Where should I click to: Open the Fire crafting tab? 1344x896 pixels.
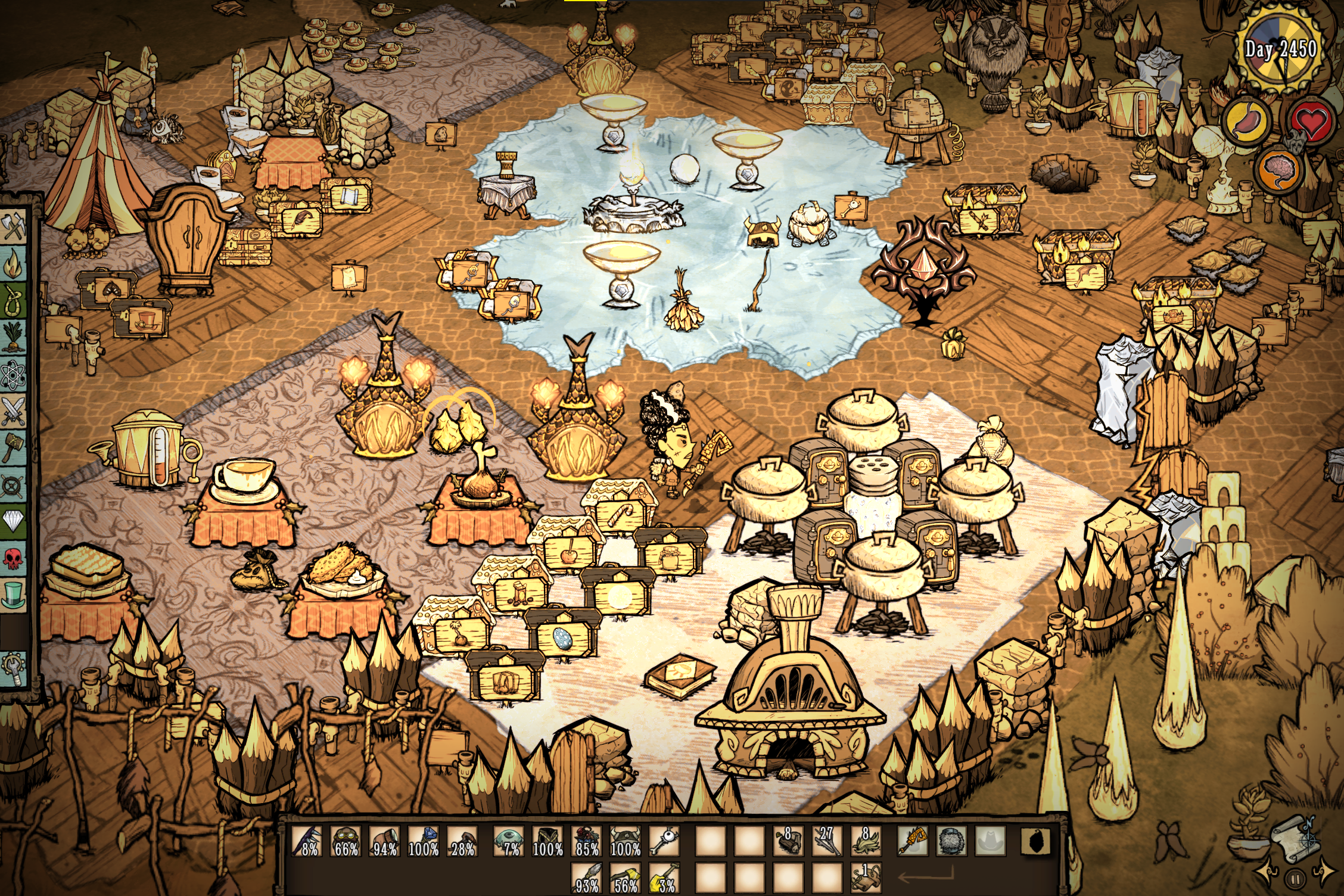coord(13,263)
